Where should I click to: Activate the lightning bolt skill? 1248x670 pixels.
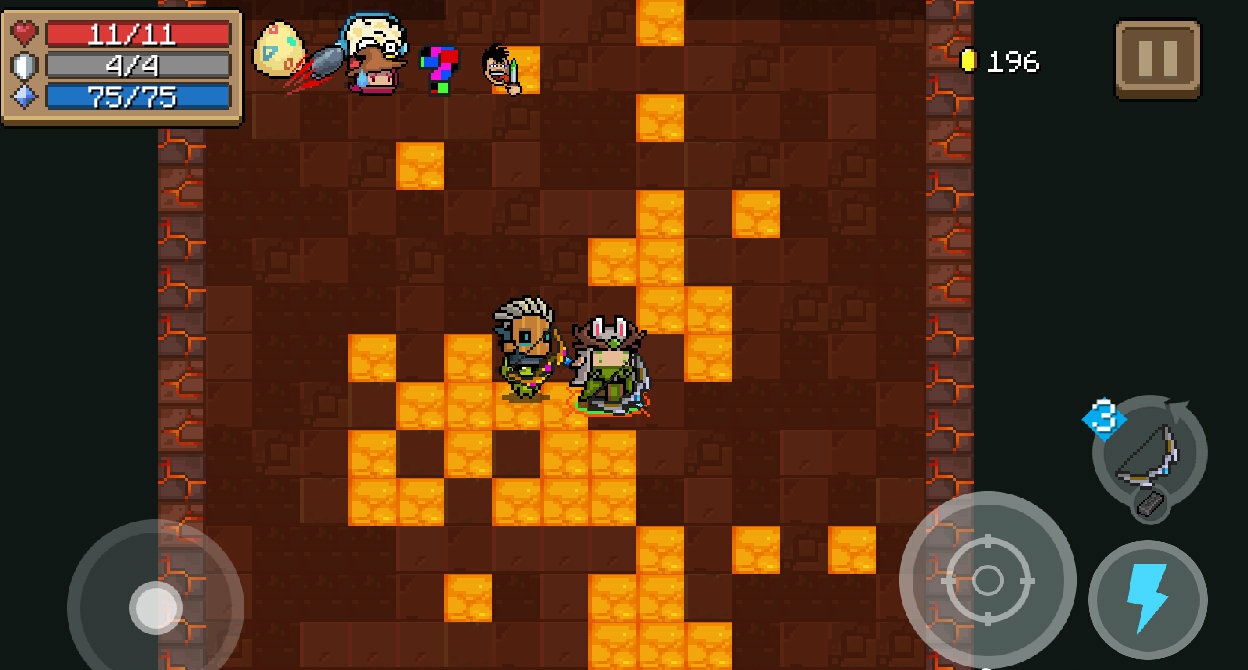(x=1147, y=598)
